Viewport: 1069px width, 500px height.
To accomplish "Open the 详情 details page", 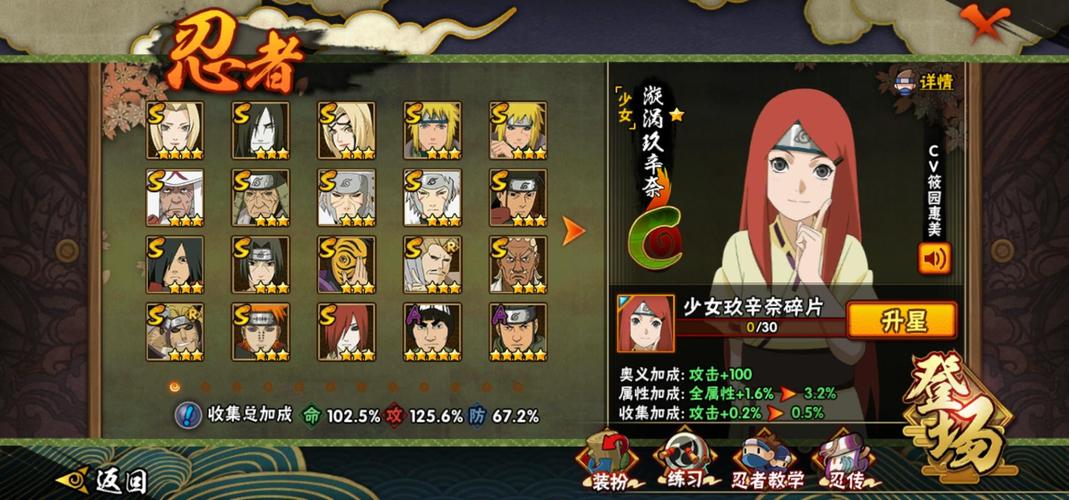I will 925,81.
